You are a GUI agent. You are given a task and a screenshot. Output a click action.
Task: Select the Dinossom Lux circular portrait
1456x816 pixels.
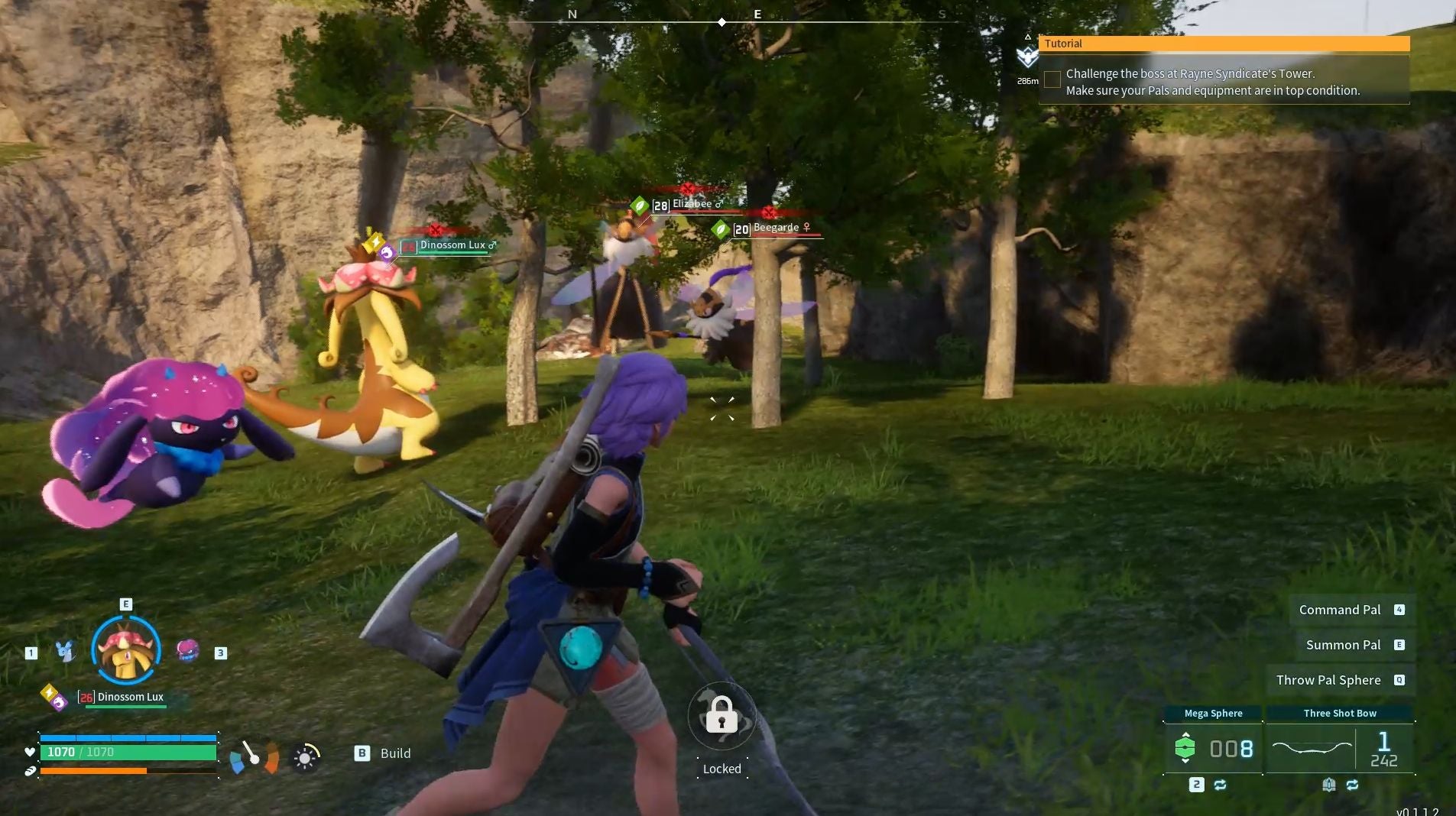pyautogui.click(x=126, y=649)
